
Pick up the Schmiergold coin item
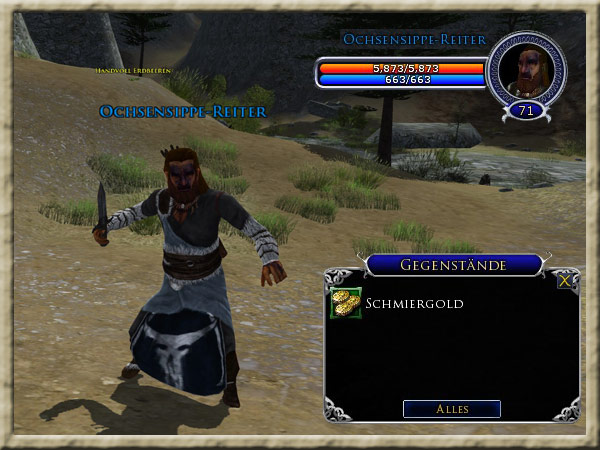tap(346, 304)
